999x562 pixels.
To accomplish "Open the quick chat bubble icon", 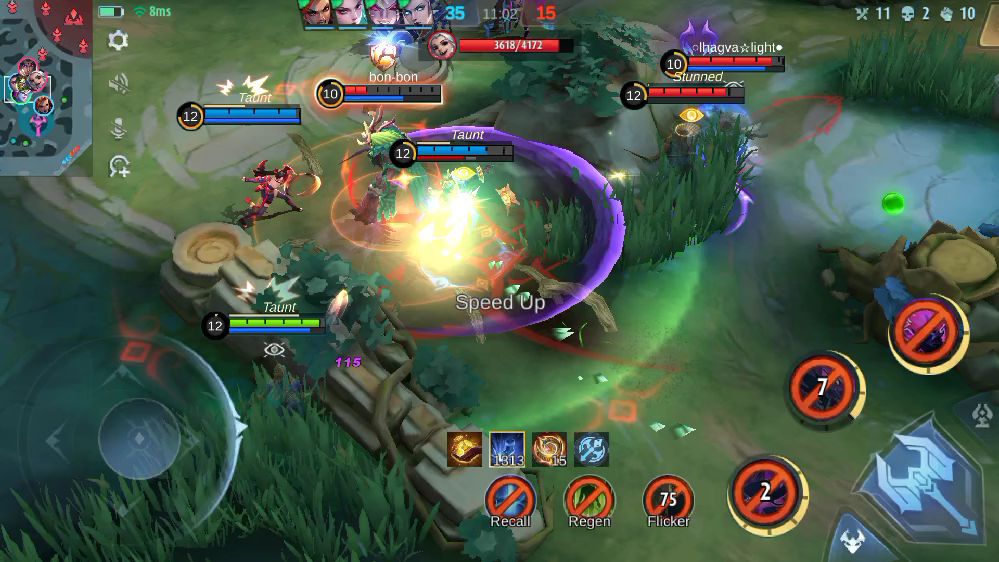I will [x=119, y=167].
